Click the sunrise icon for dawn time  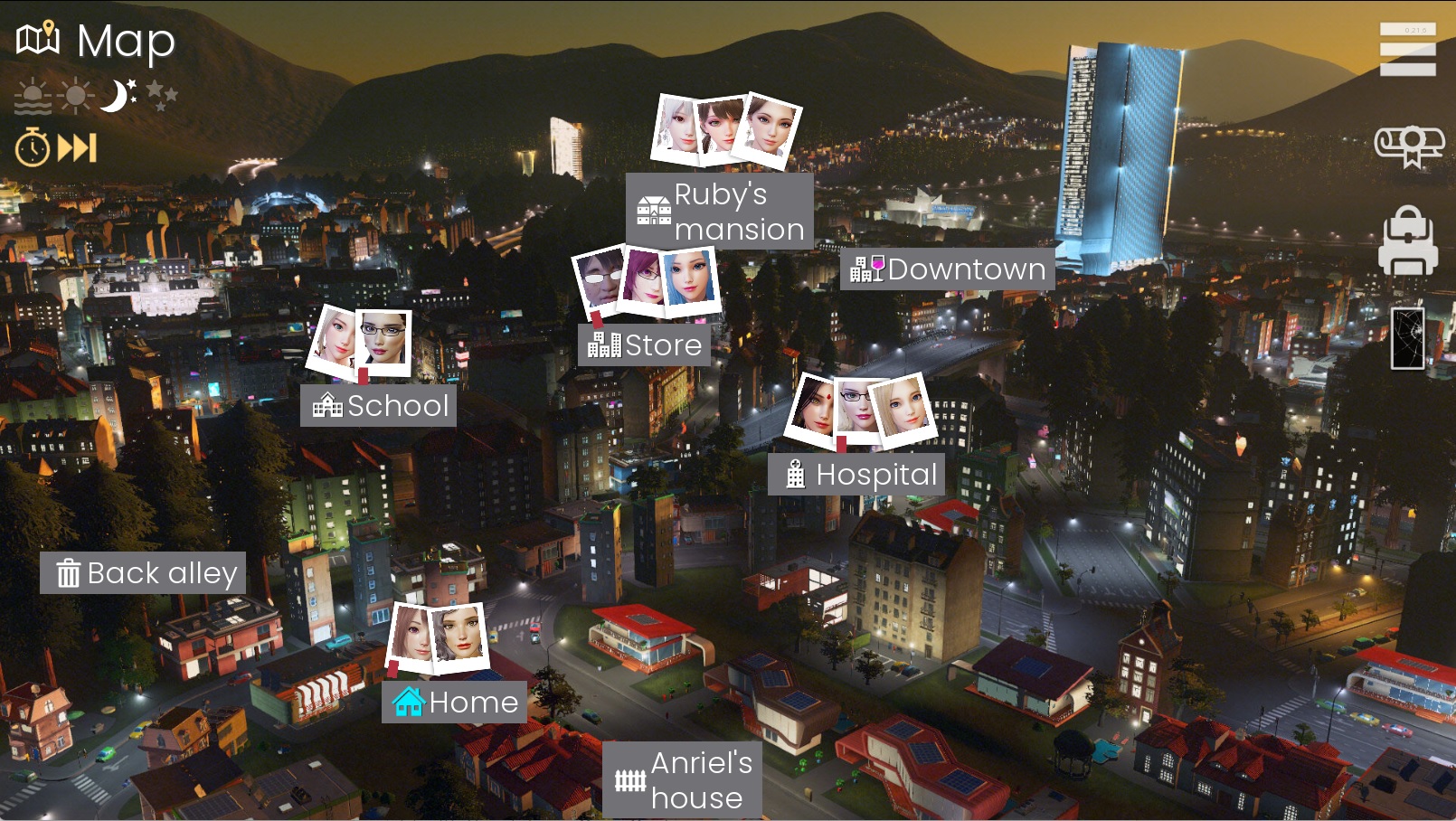pyautogui.click(x=31, y=94)
